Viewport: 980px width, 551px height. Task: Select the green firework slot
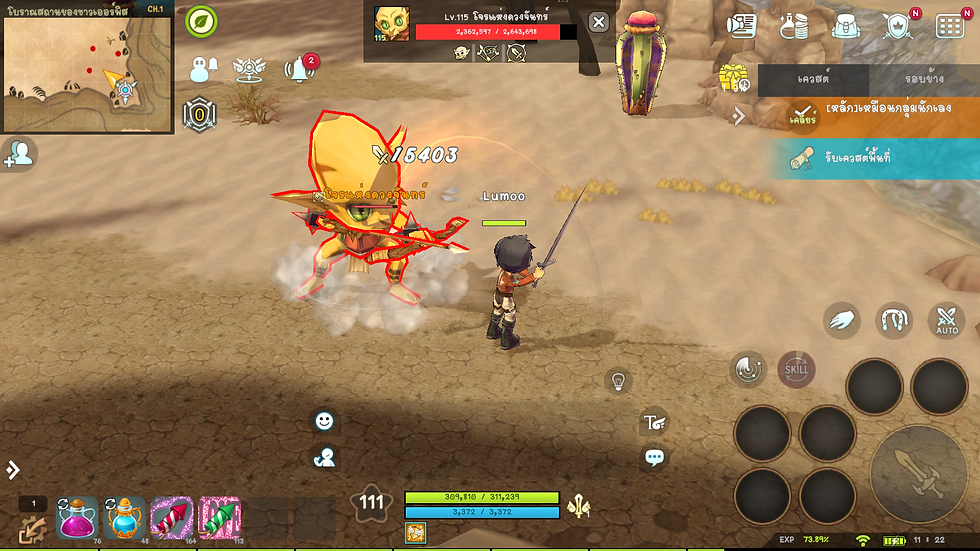(x=219, y=518)
